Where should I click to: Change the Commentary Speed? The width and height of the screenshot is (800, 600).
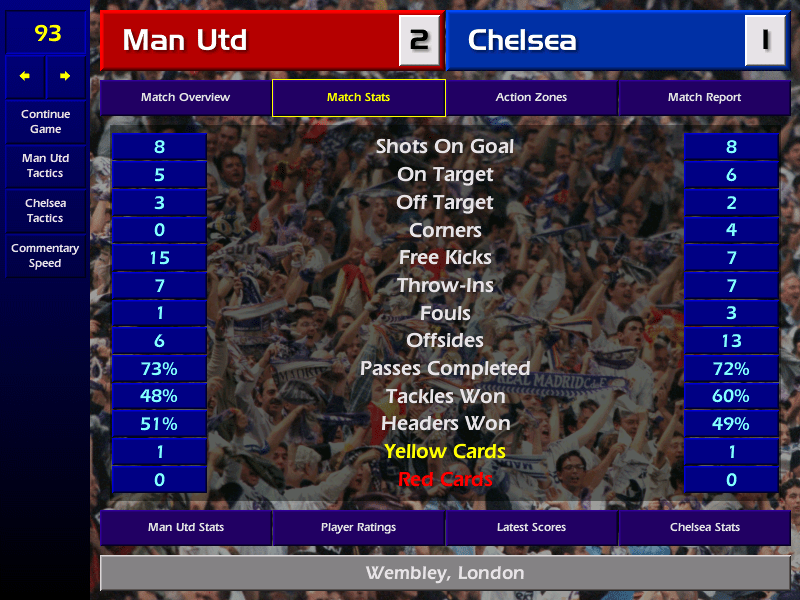45,256
